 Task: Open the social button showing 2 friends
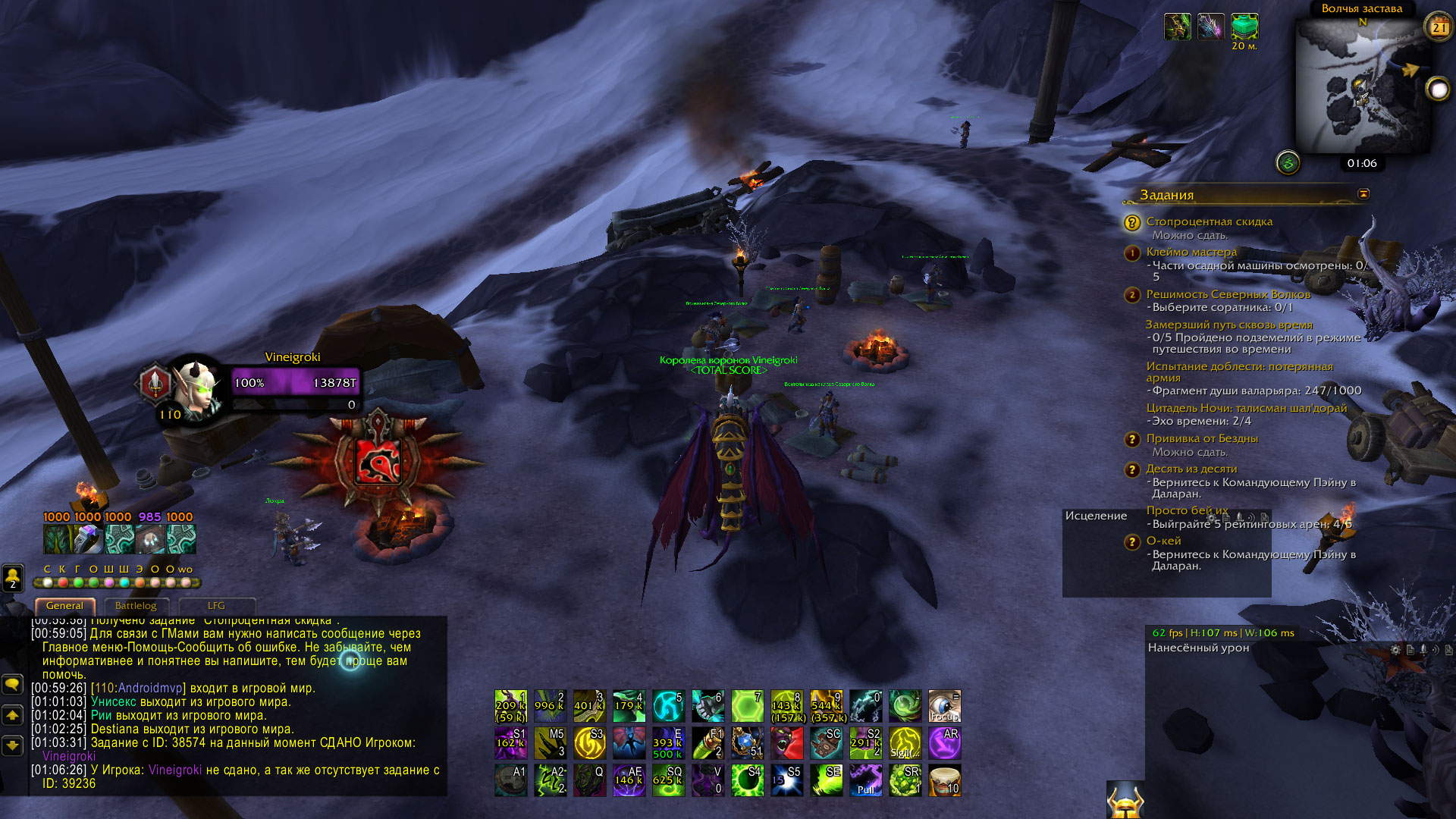pyautogui.click(x=13, y=578)
